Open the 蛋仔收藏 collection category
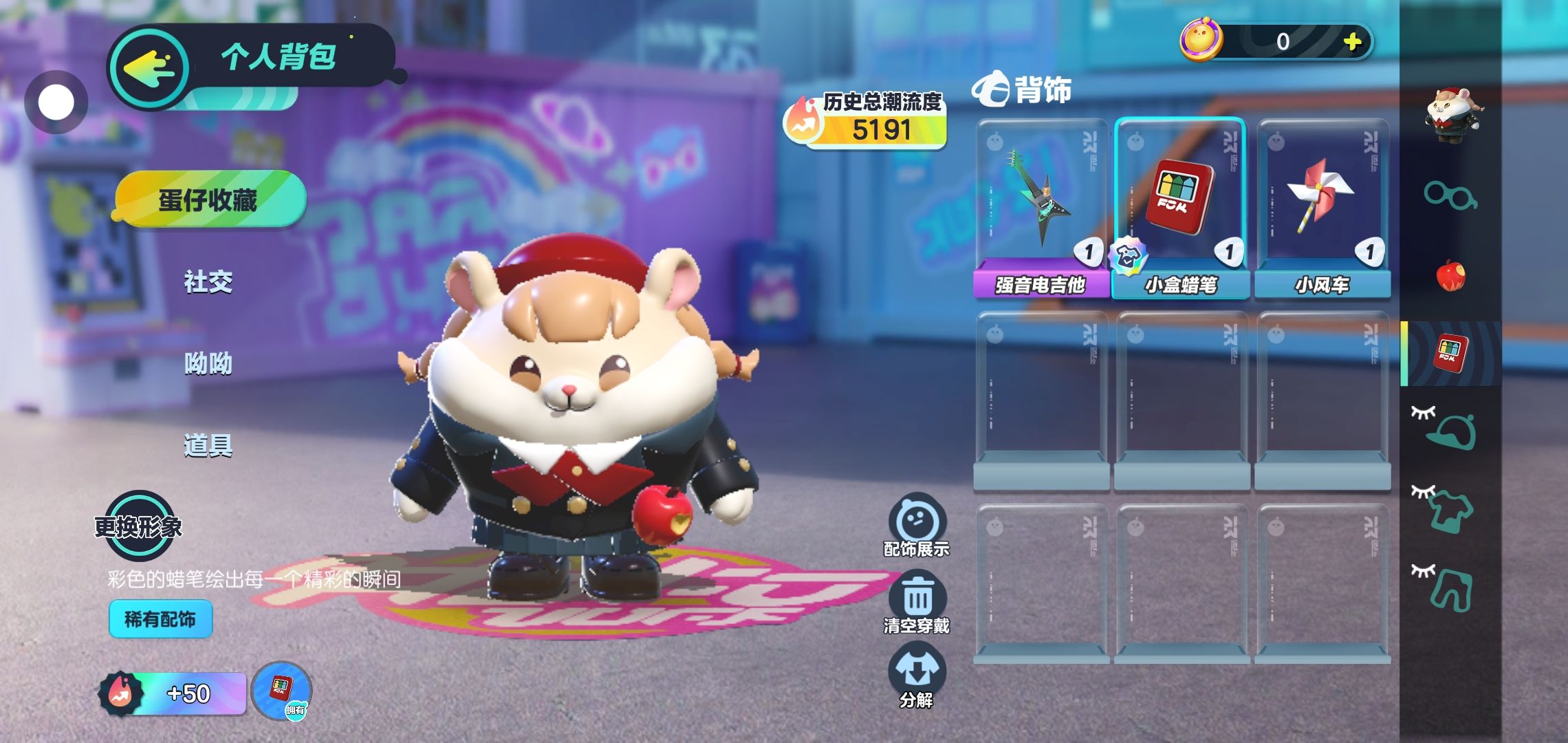 [x=209, y=200]
